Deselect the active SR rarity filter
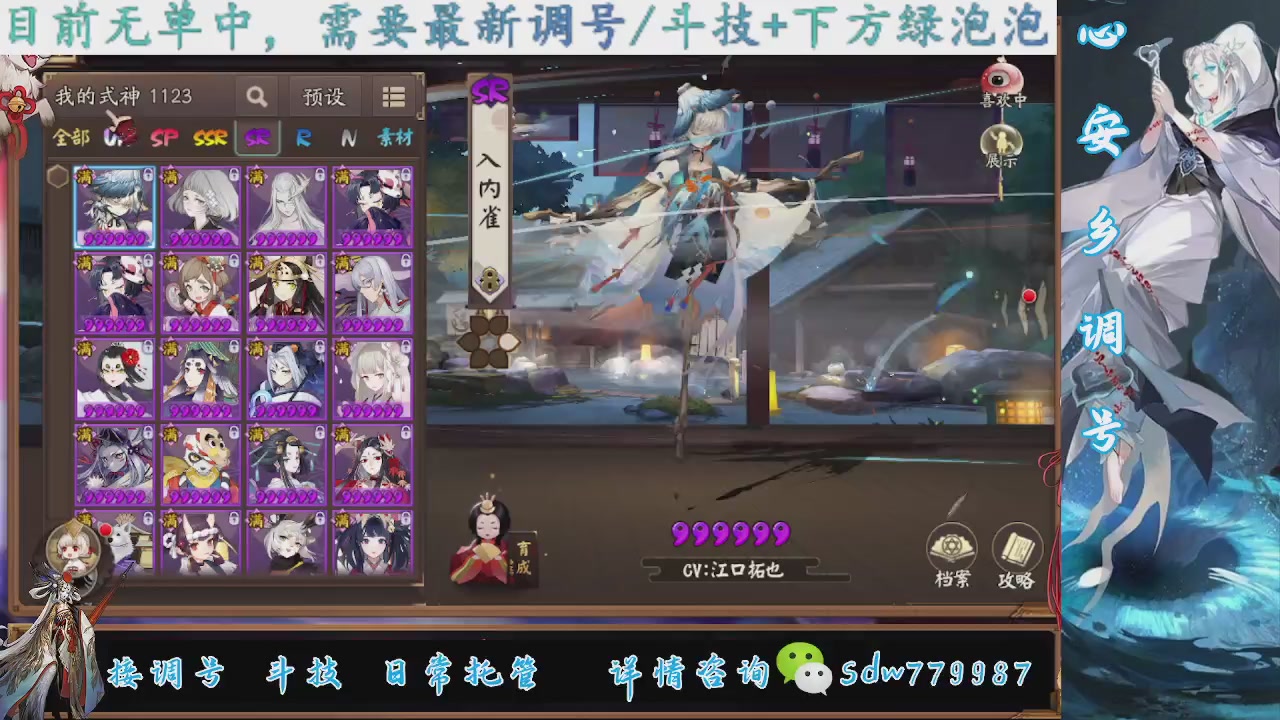The width and height of the screenshot is (1280, 720). point(257,138)
